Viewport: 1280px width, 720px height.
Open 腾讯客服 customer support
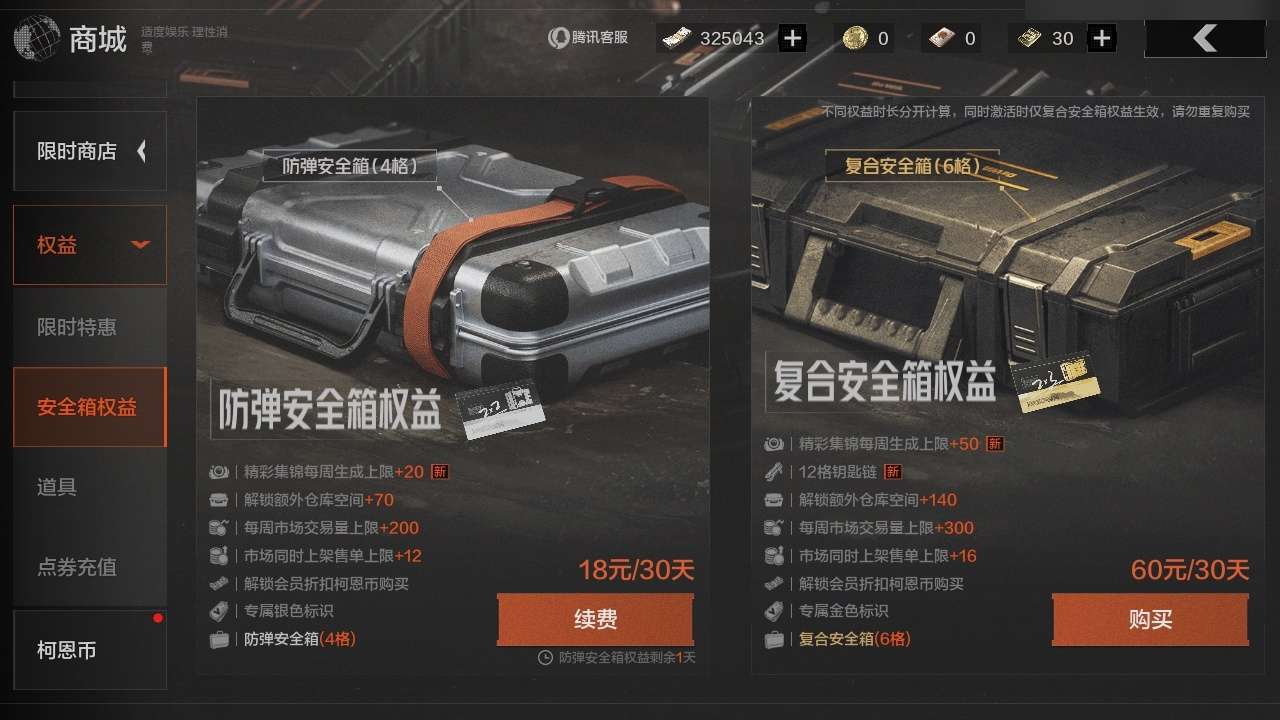click(x=588, y=38)
